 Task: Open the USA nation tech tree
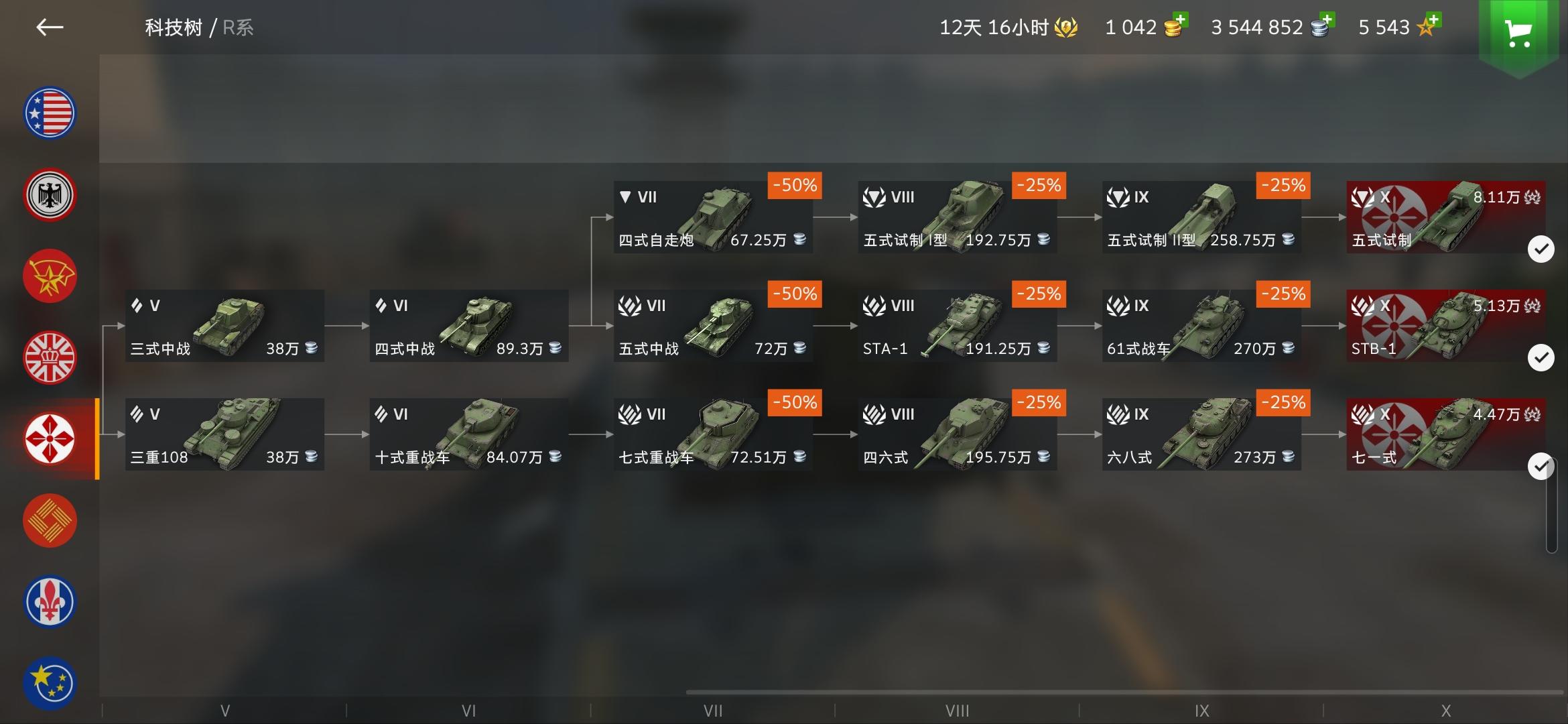[x=50, y=113]
